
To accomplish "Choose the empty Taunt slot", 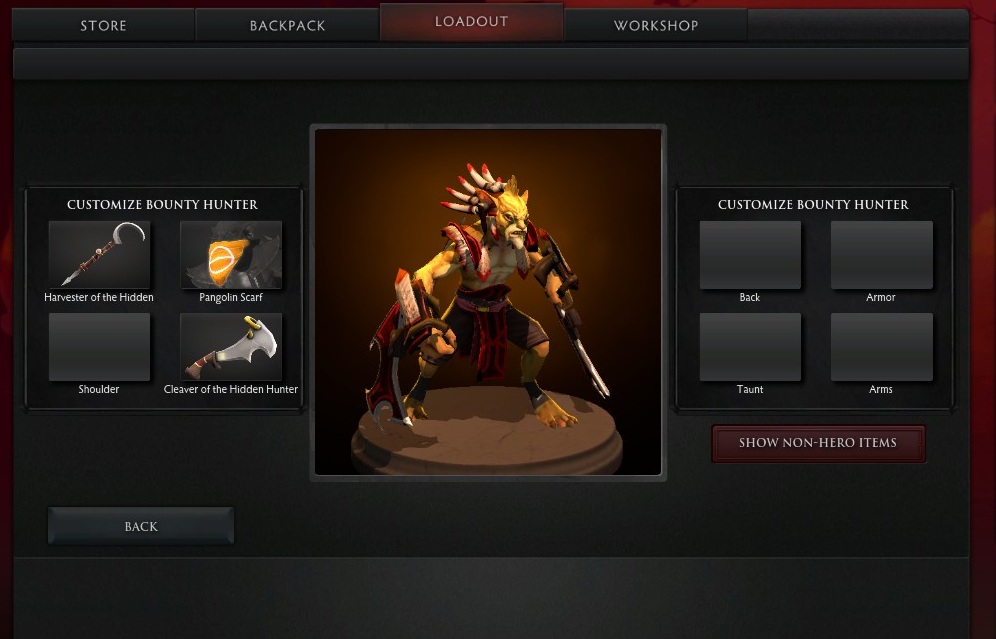I will (x=750, y=347).
